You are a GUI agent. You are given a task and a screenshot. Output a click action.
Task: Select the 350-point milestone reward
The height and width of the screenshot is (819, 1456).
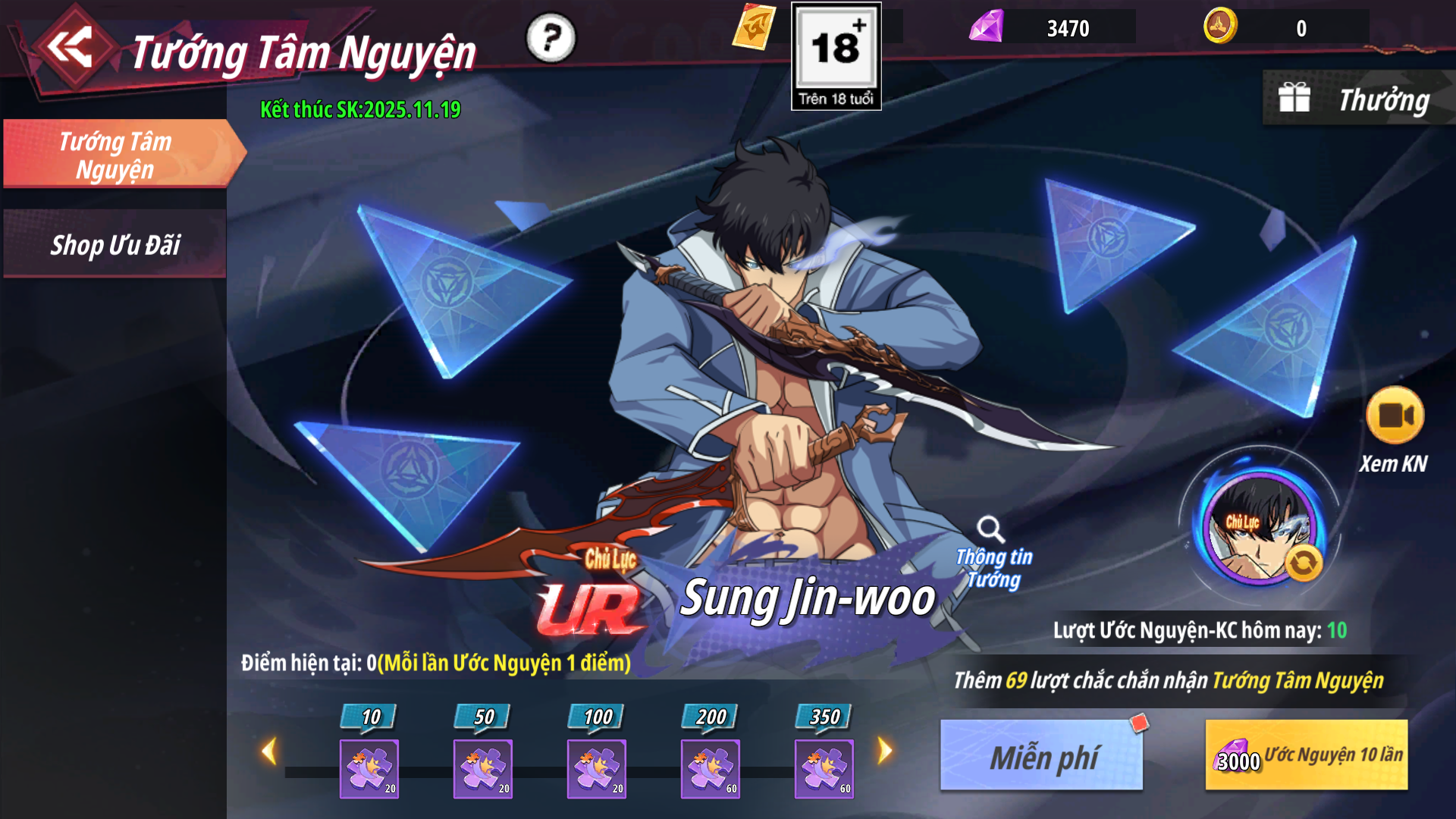(x=824, y=767)
